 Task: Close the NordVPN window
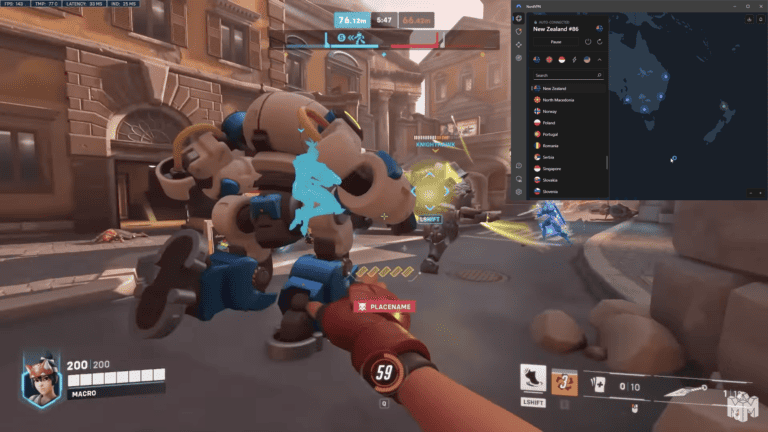click(760, 5)
